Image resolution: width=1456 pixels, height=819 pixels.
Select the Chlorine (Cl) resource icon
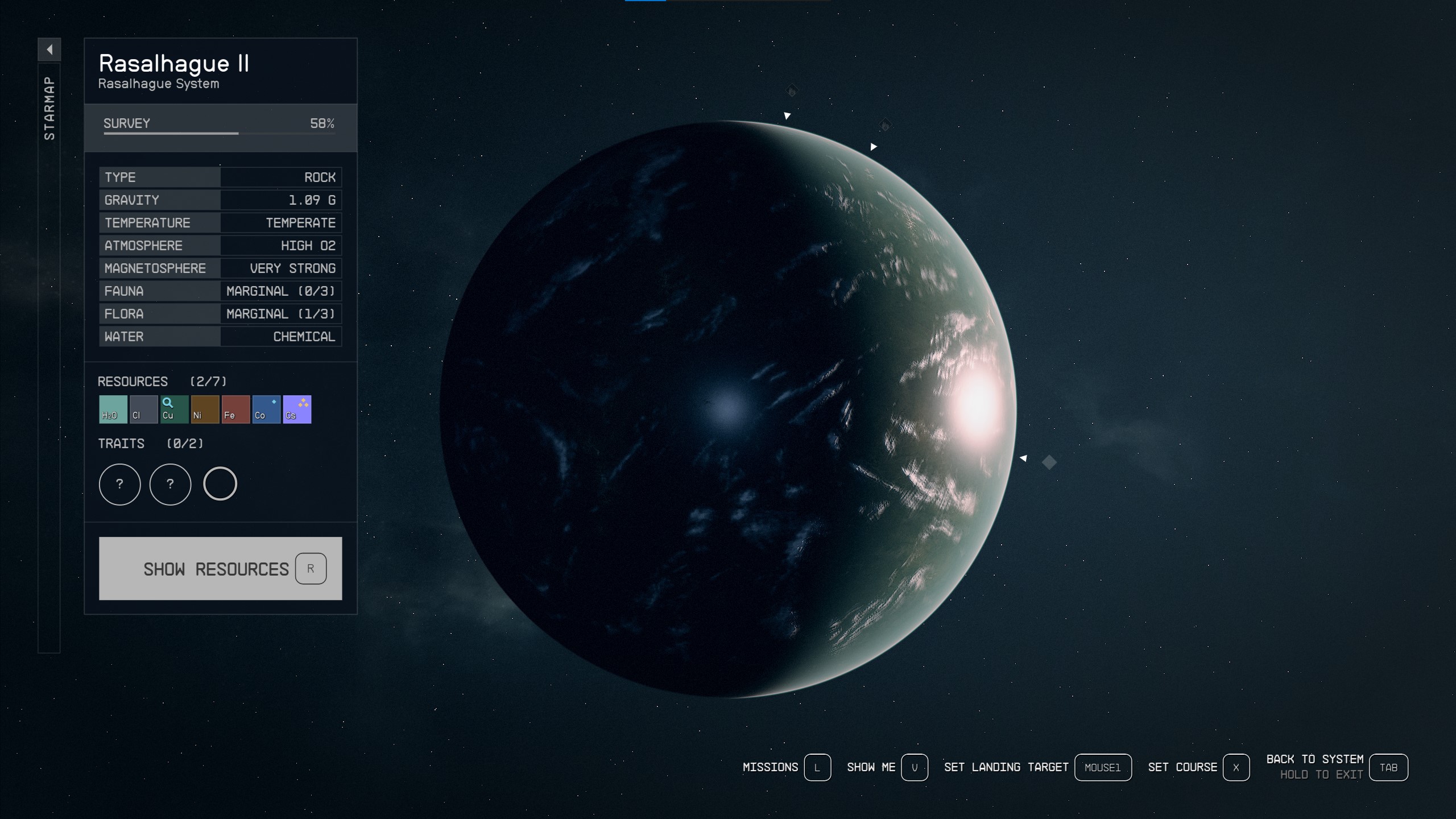click(x=142, y=409)
